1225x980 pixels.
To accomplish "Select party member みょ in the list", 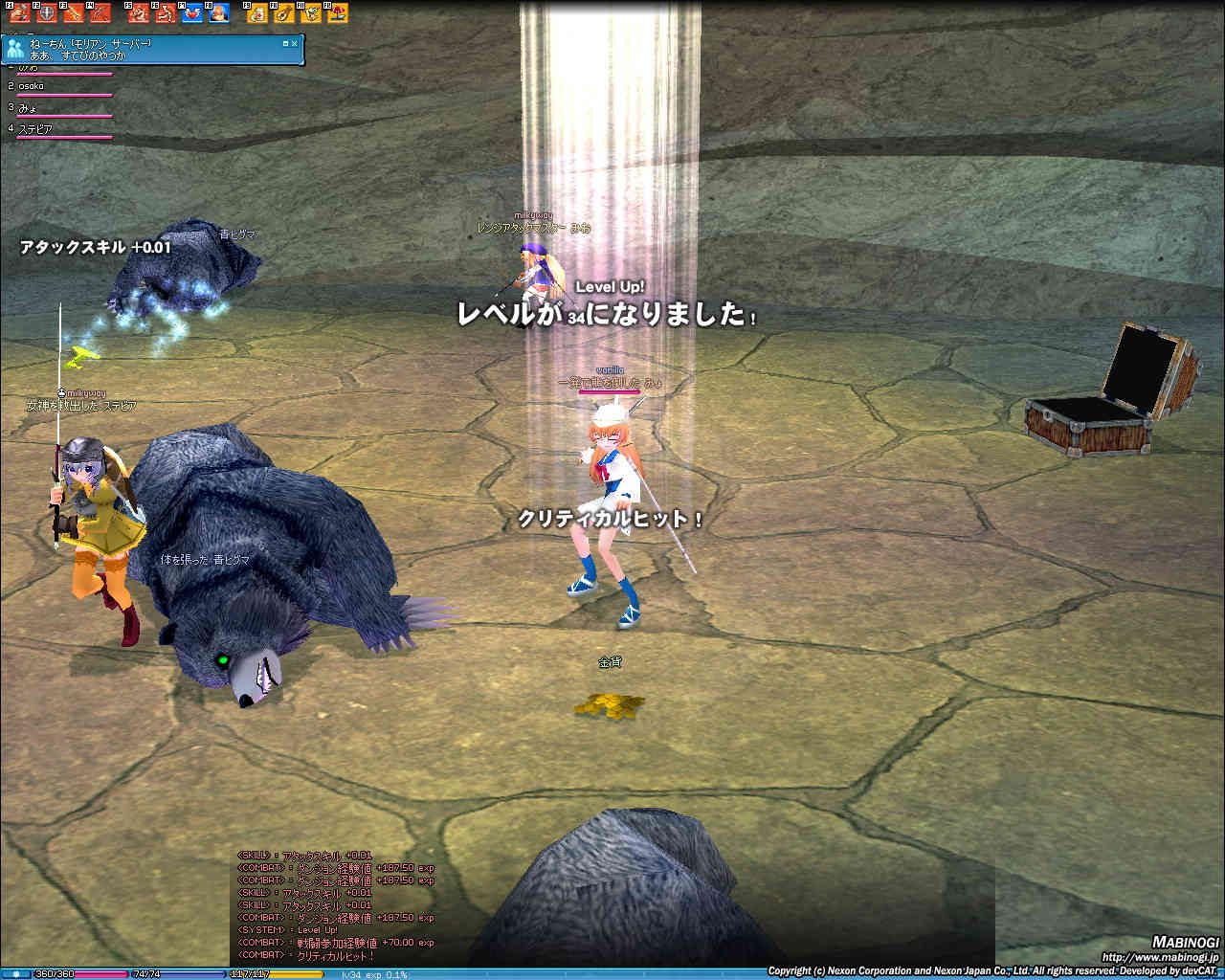I will 27,107.
